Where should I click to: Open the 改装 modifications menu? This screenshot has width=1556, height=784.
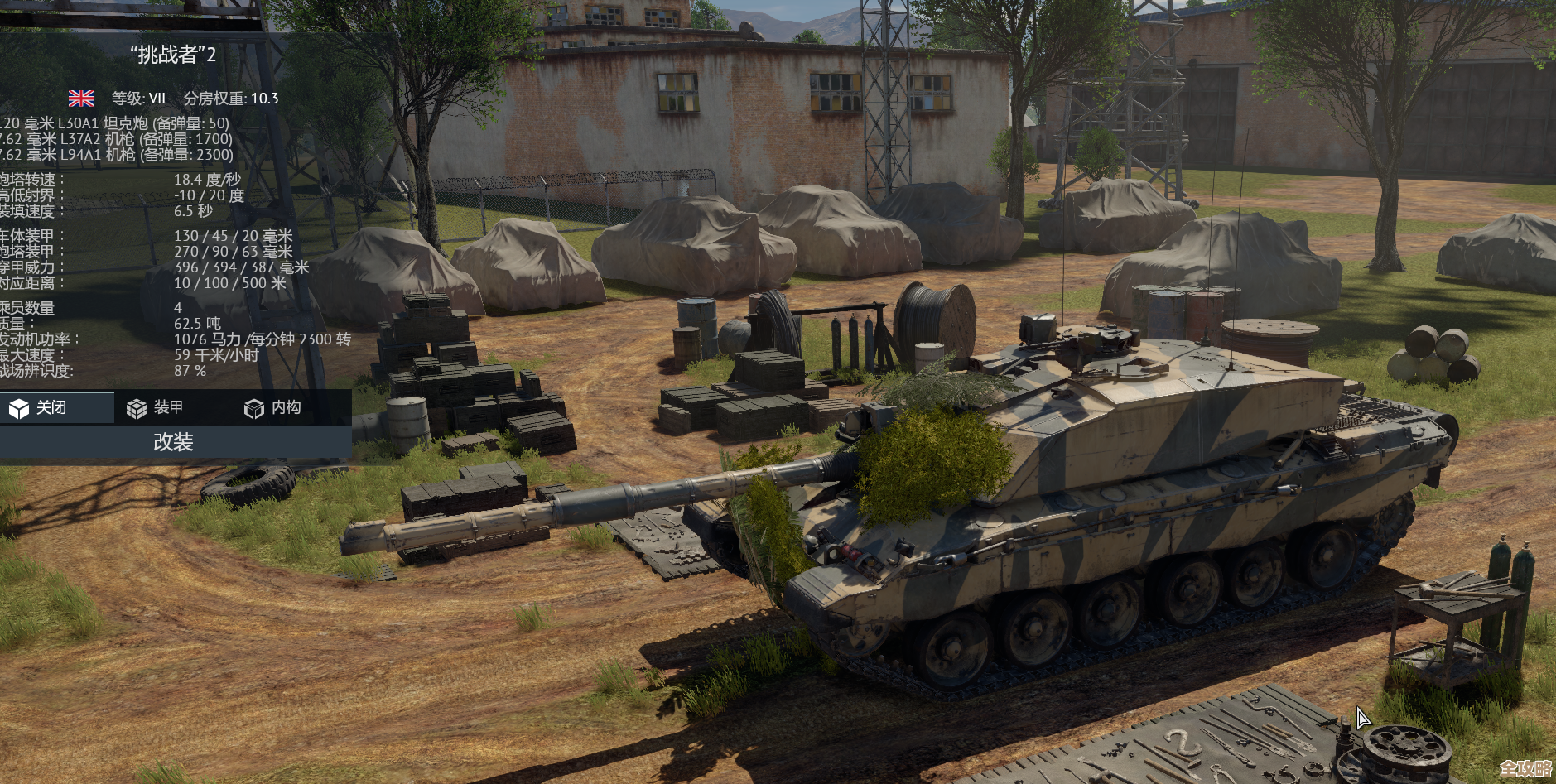(x=173, y=442)
